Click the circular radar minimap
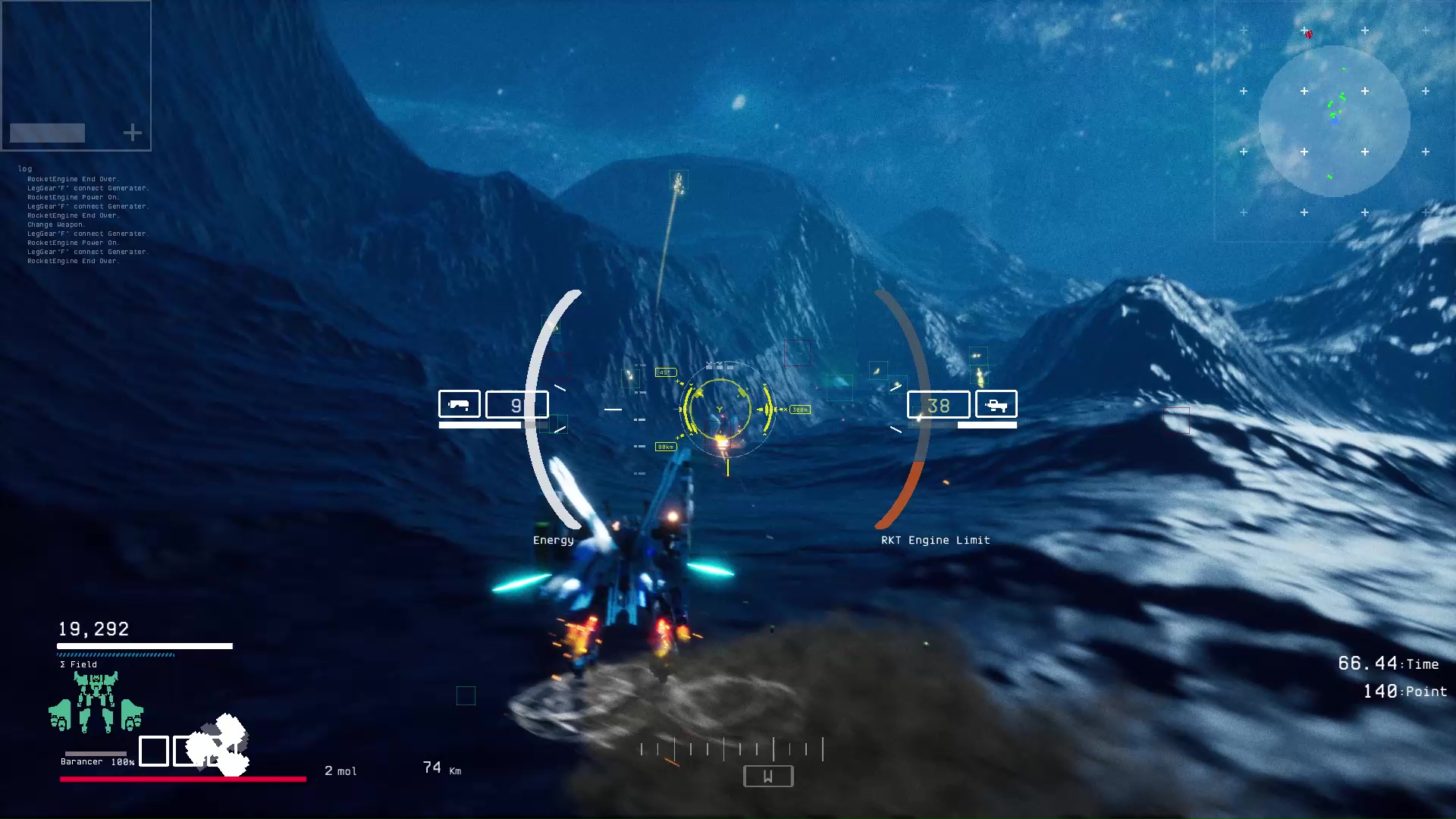This screenshot has width=1456, height=819. tap(1334, 121)
